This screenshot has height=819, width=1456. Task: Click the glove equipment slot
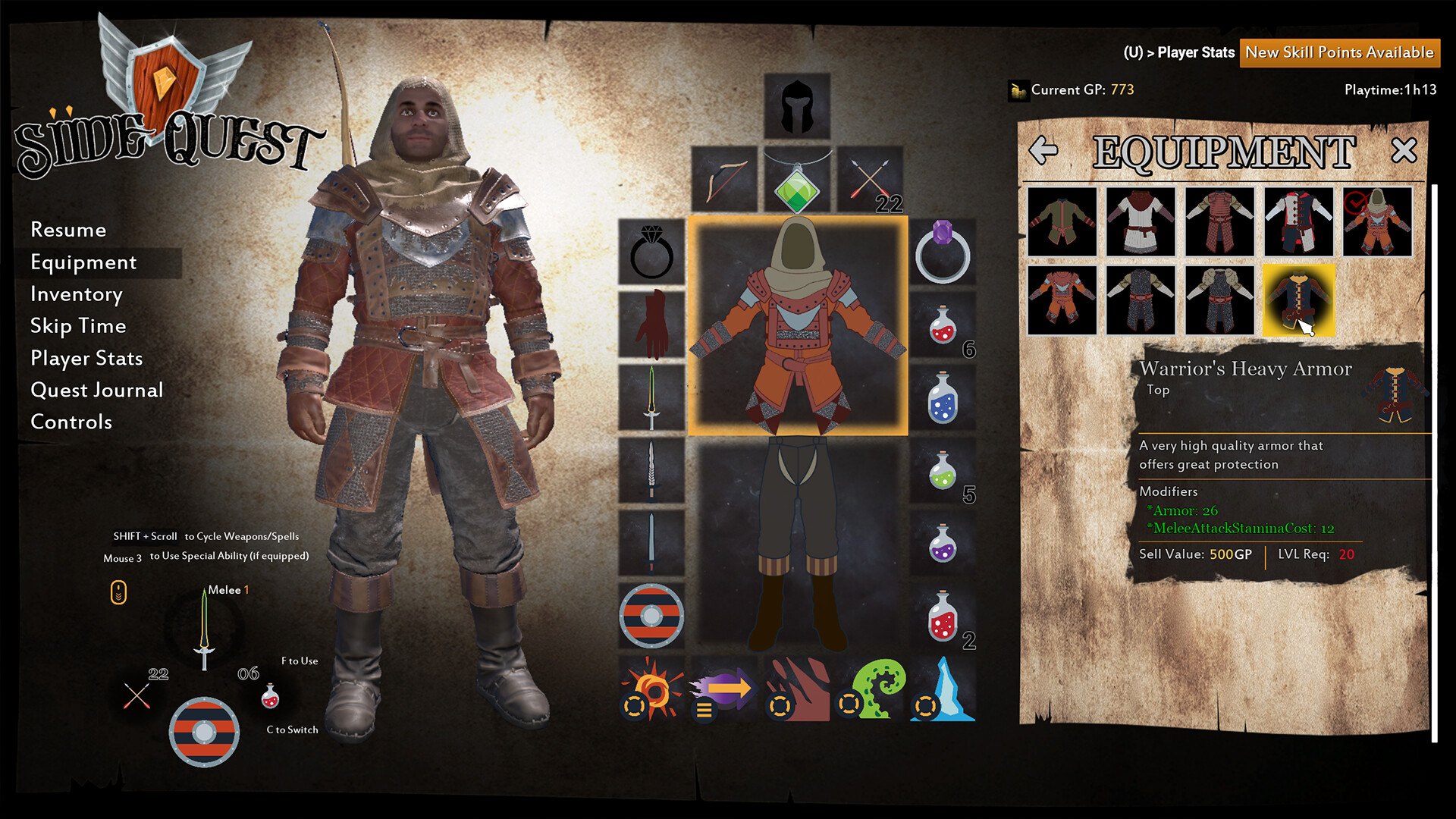tap(651, 326)
